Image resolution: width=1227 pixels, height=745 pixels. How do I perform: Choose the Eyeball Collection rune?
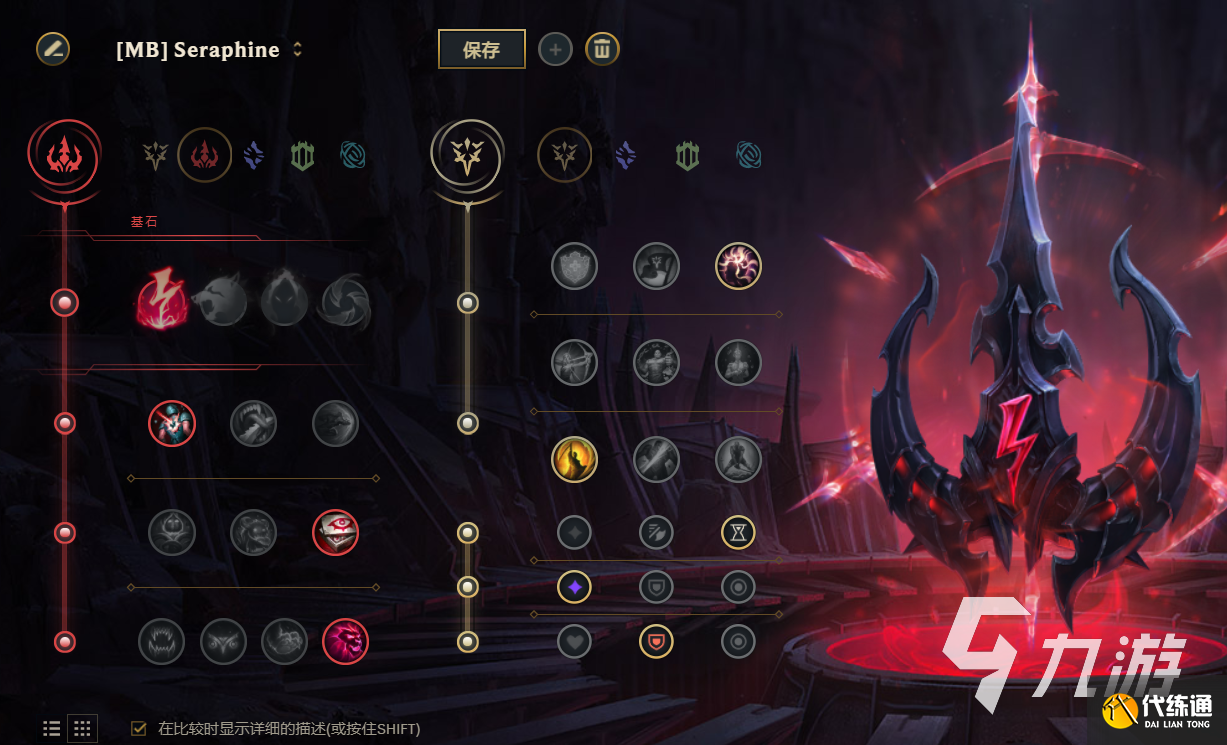click(335, 532)
